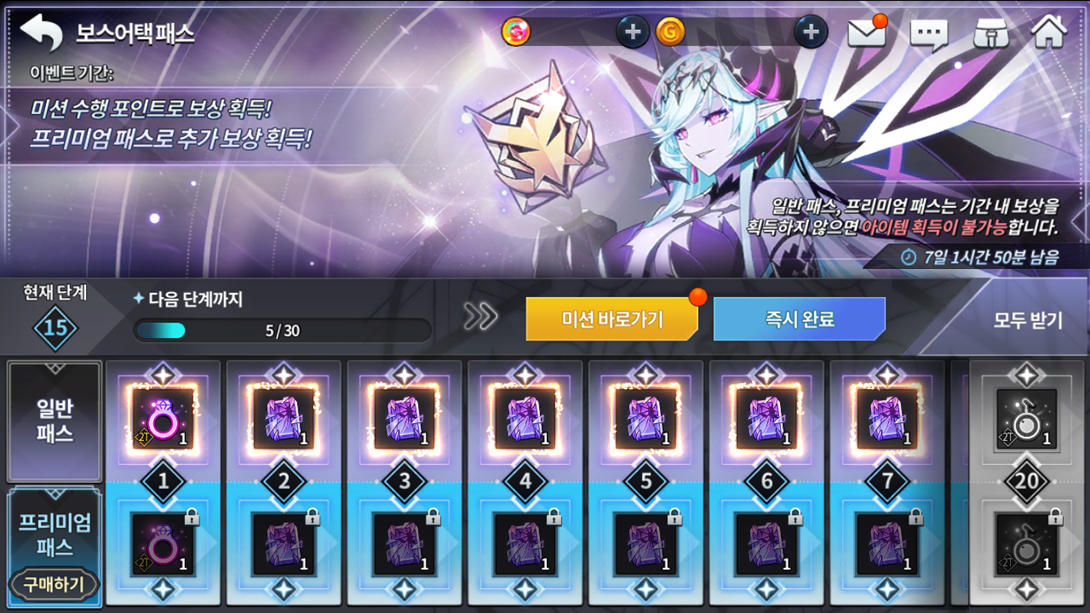The width and height of the screenshot is (1090, 613).
Task: Click the 미션 바로가기 button
Action: 612,320
